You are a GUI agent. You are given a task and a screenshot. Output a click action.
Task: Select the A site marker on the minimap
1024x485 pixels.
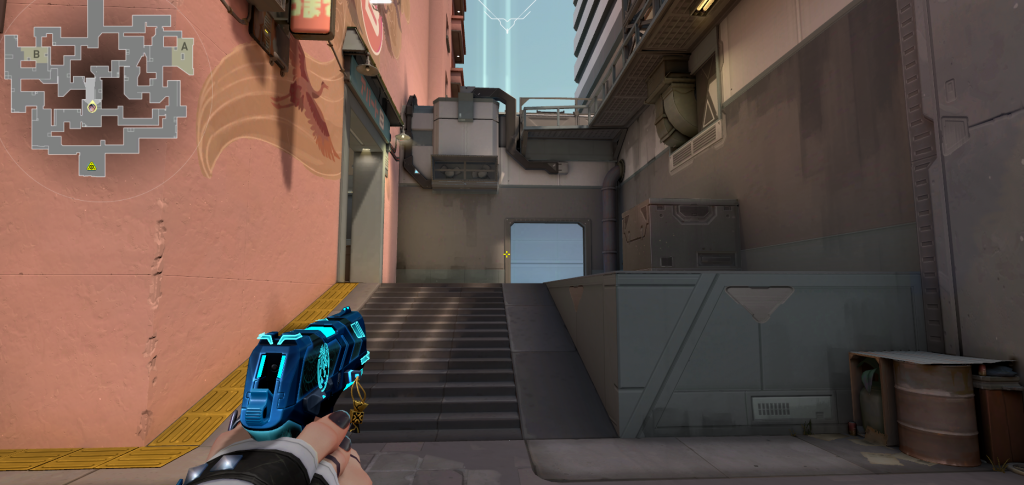[184, 47]
